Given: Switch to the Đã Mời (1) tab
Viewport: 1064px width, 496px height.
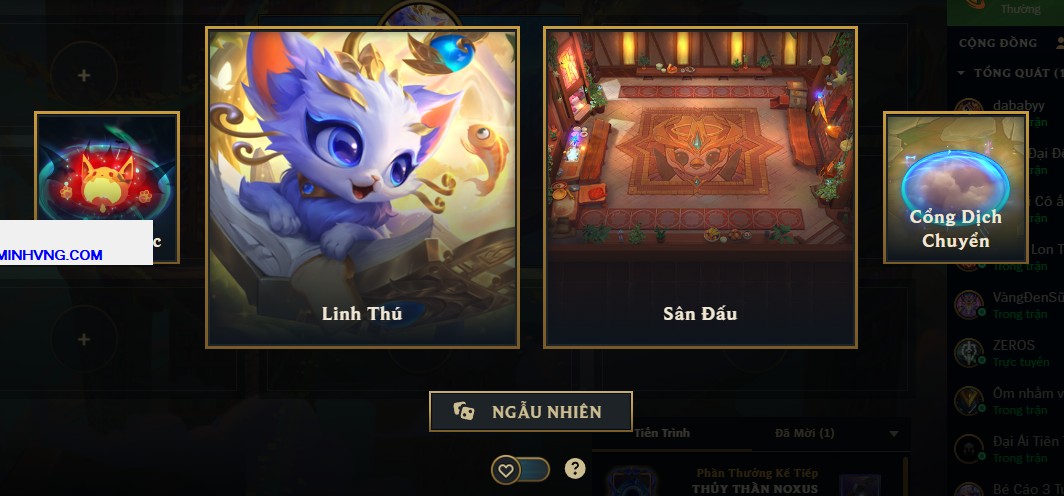Looking at the screenshot, I should click(805, 433).
